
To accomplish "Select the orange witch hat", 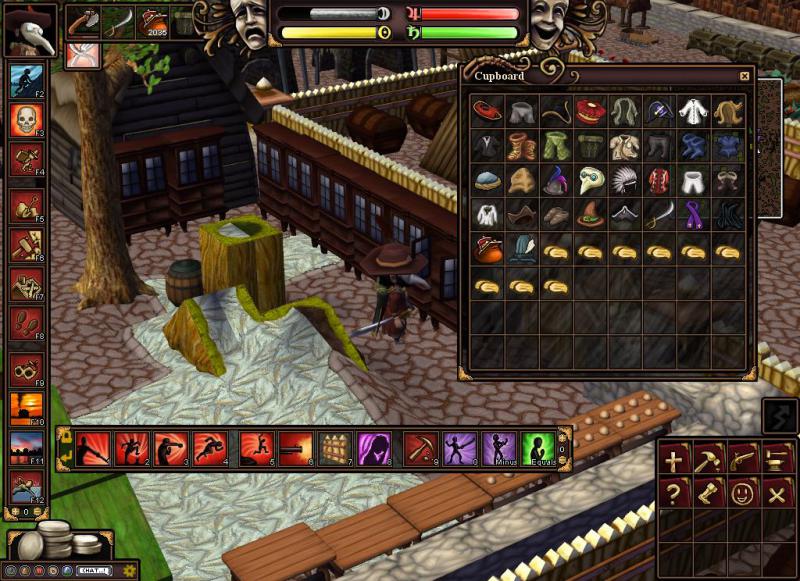I will (x=592, y=214).
